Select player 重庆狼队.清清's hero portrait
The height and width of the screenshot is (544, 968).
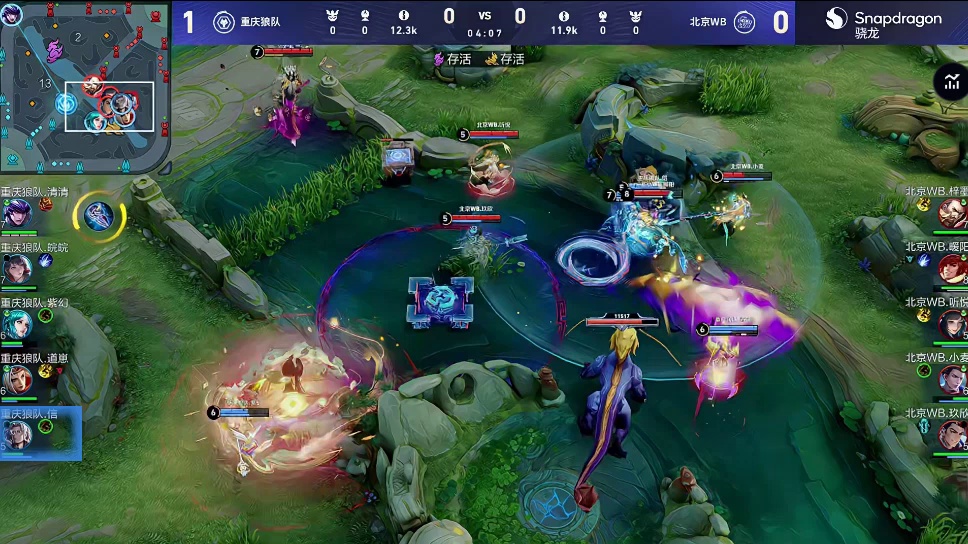16,214
